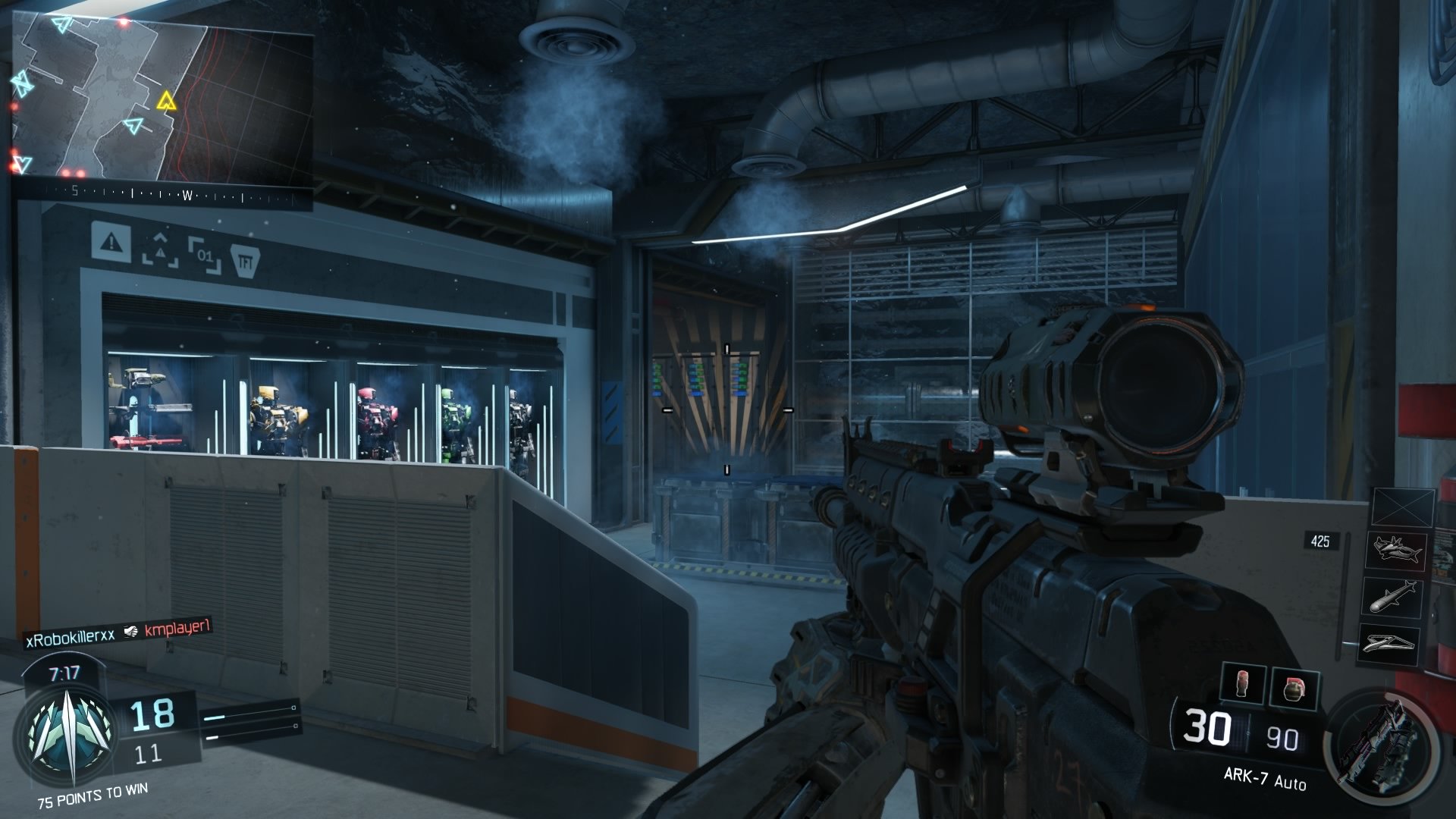Select the frag grenade equipment slot
The height and width of the screenshot is (819, 1456).
click(1294, 687)
